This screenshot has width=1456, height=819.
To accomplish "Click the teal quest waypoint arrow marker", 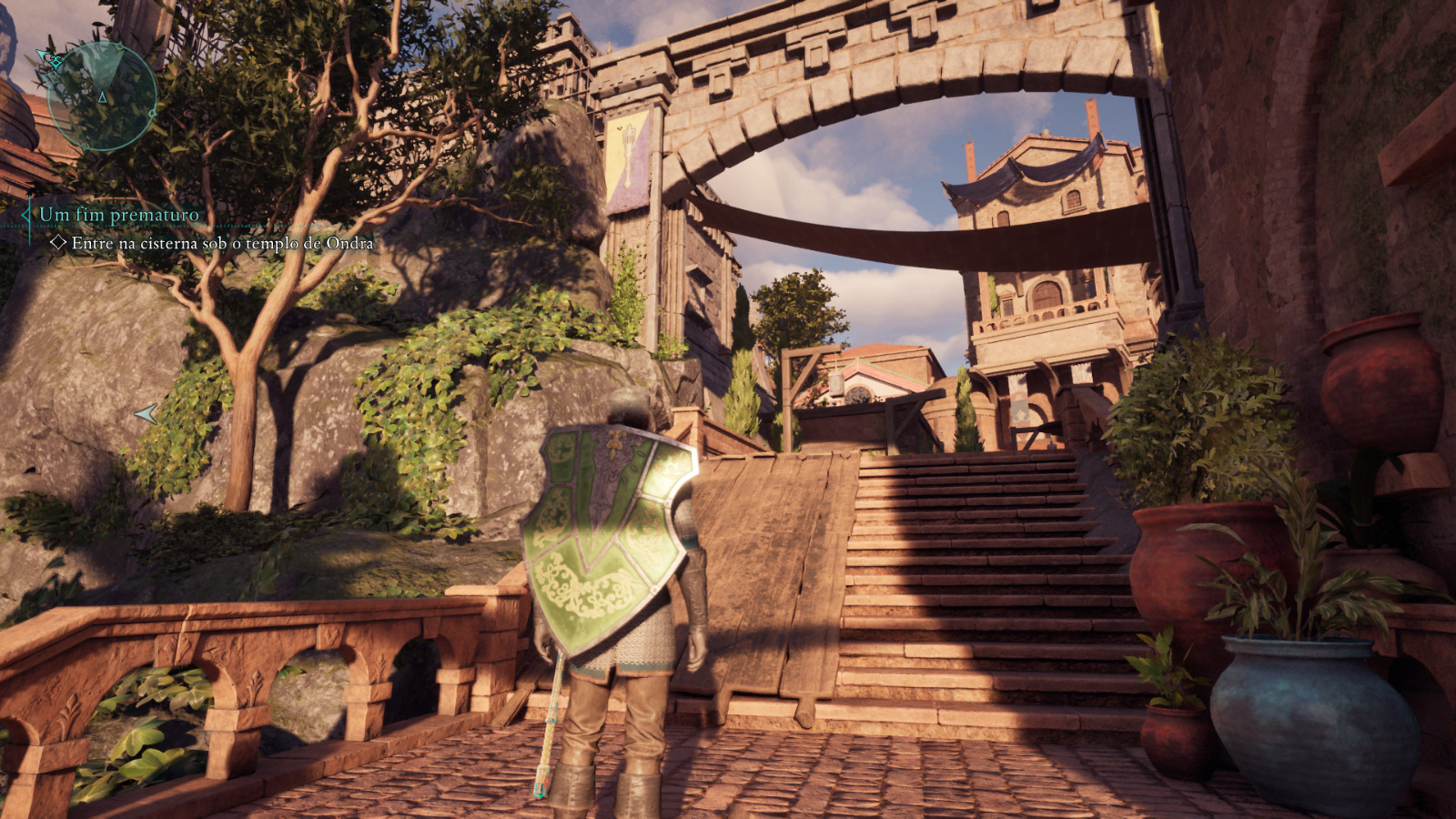I will [x=147, y=414].
